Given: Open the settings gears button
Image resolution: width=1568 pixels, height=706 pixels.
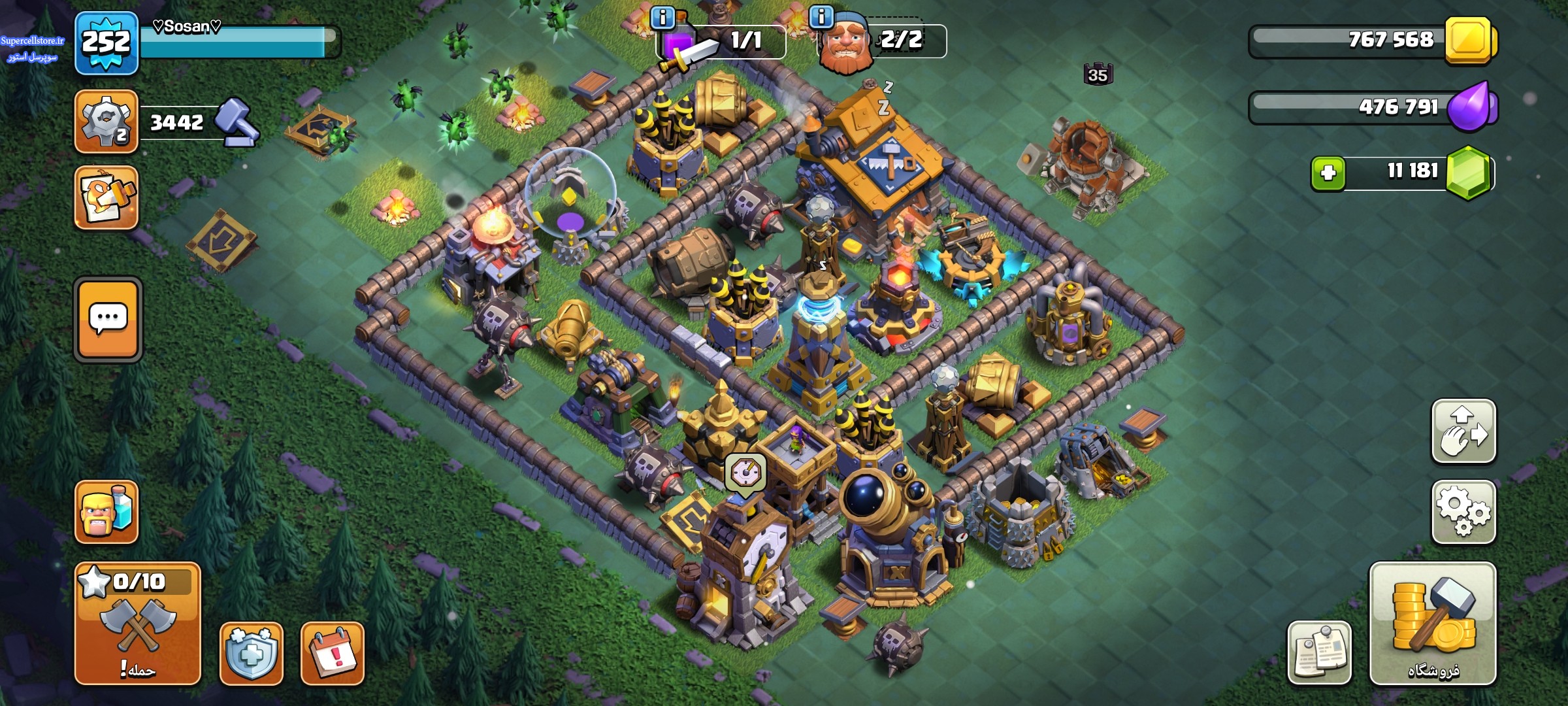Looking at the screenshot, I should (x=1463, y=512).
